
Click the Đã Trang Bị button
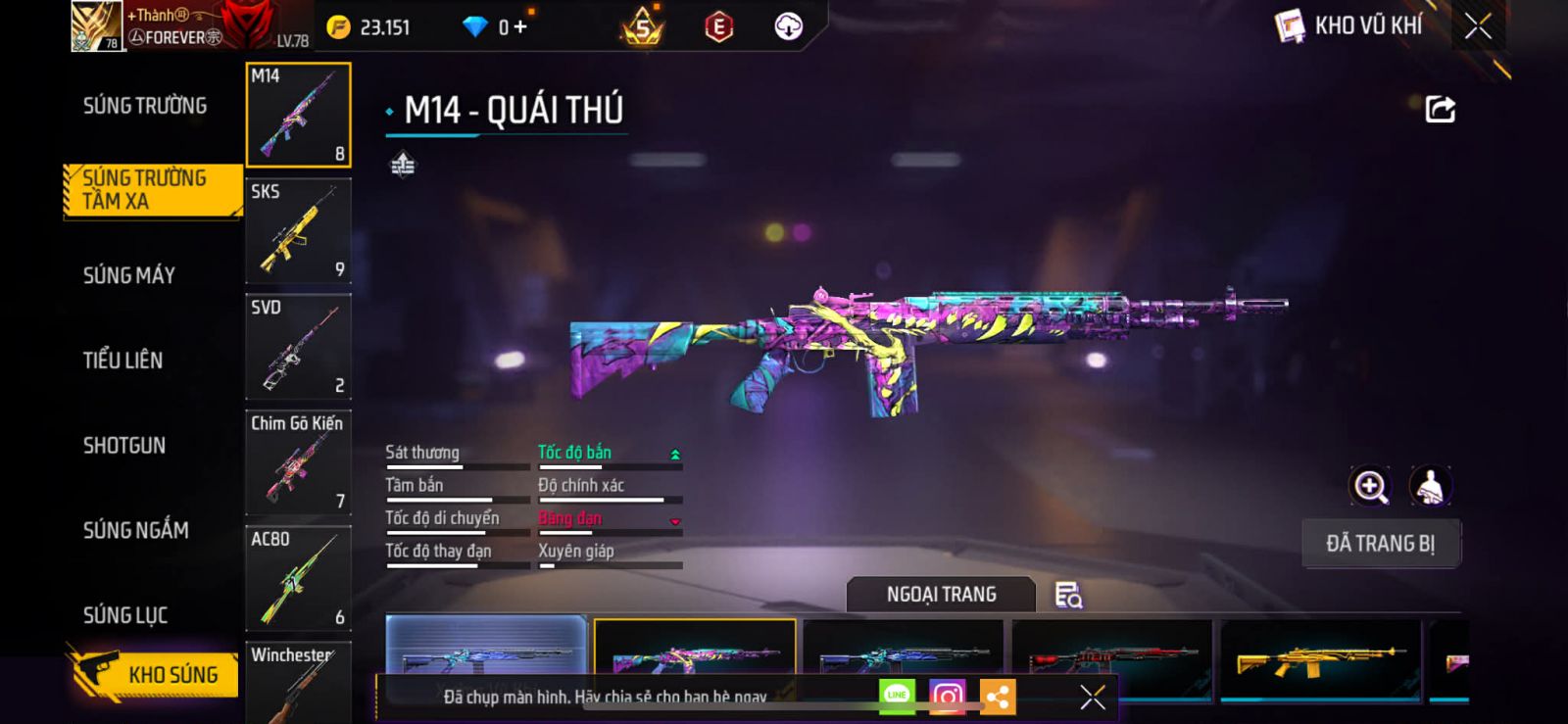coord(1380,544)
